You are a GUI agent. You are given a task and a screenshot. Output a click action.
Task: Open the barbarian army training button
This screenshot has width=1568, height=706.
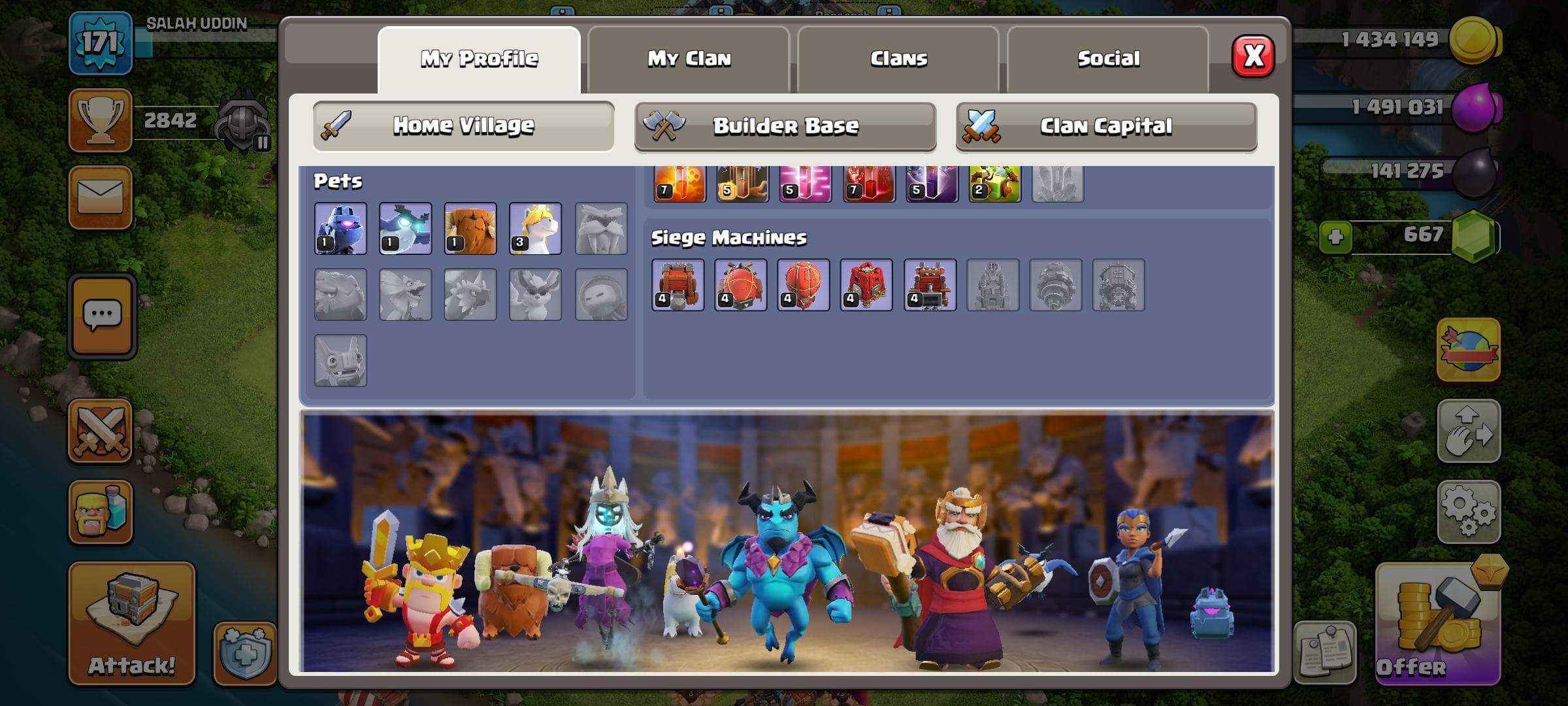[x=101, y=511]
